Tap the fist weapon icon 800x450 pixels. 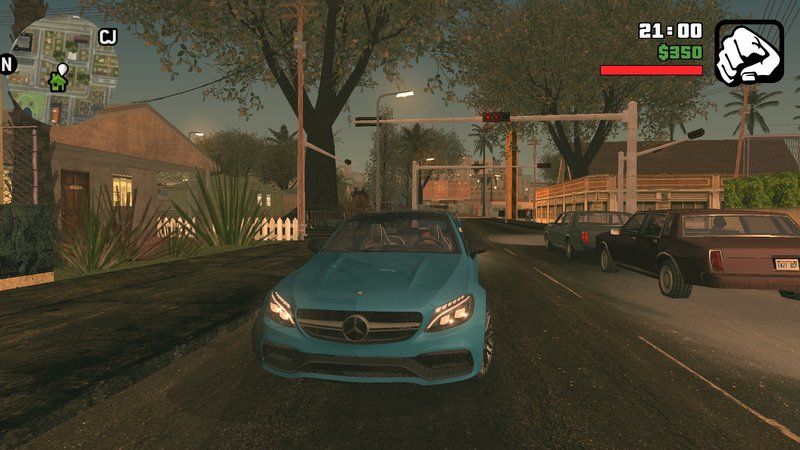[750, 53]
